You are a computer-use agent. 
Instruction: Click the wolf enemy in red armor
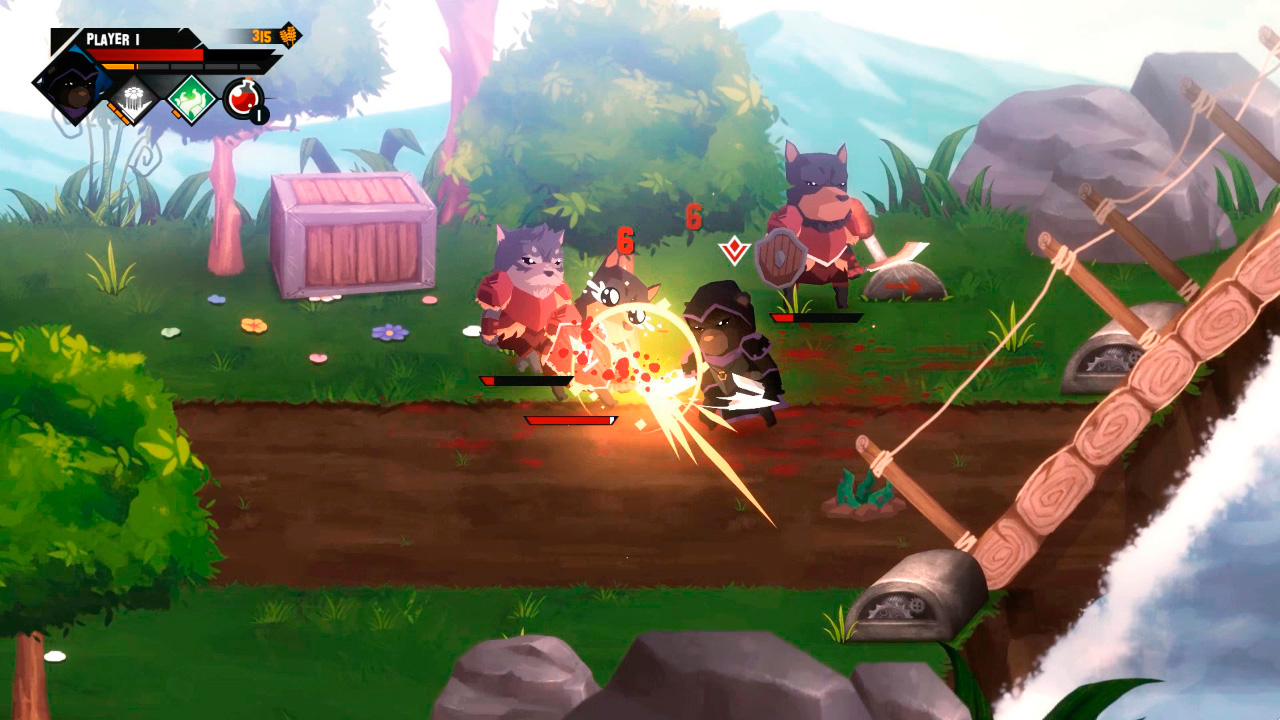click(x=525, y=300)
